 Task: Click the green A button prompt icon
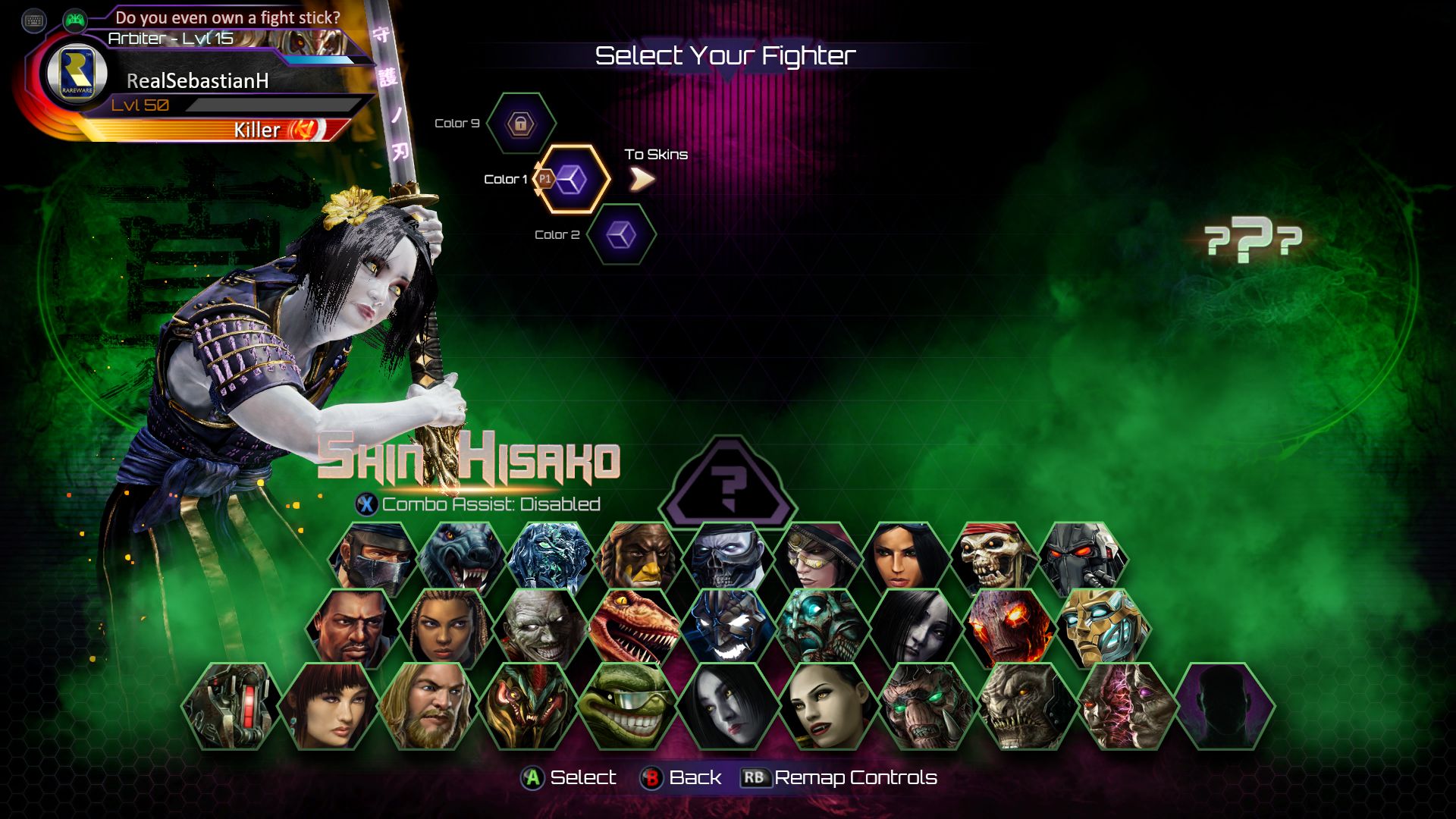[x=531, y=777]
